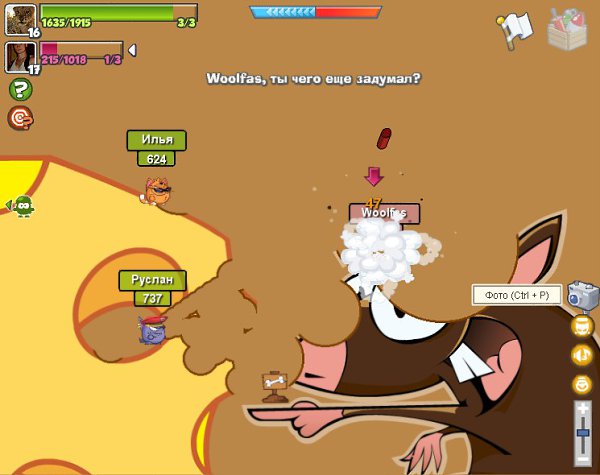The height and width of the screenshot is (475, 600).
Task: Click the arrow beside the pink health bar
Action: coord(132,50)
